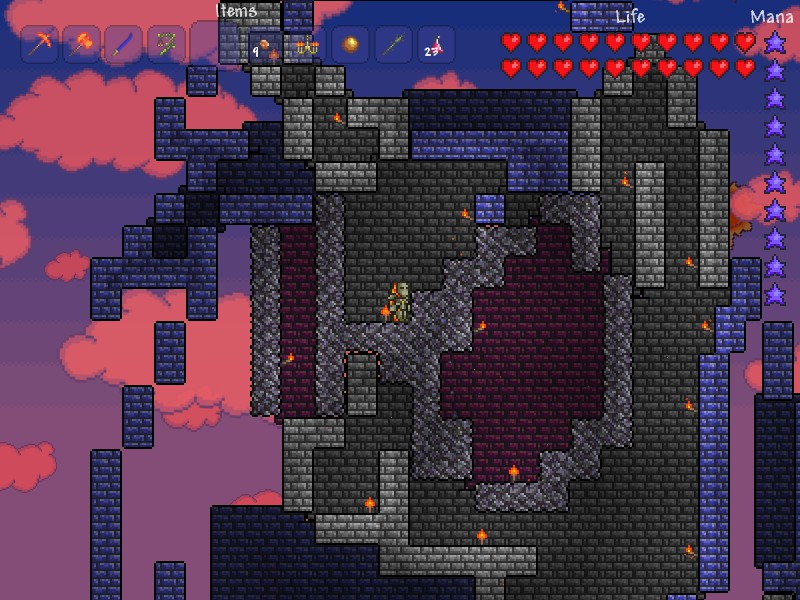Select the golden orb item slot
This screenshot has width=800, height=600.
click(350, 45)
